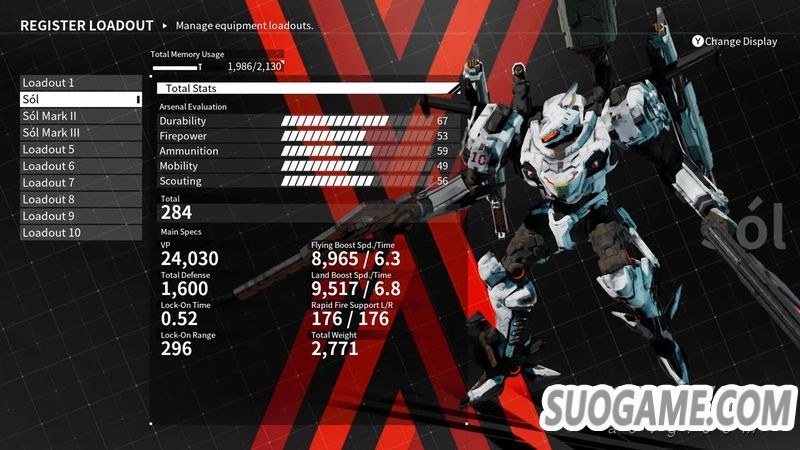The height and width of the screenshot is (450, 800).
Task: Select the Sól Mark II loadout
Action: [x=80, y=116]
